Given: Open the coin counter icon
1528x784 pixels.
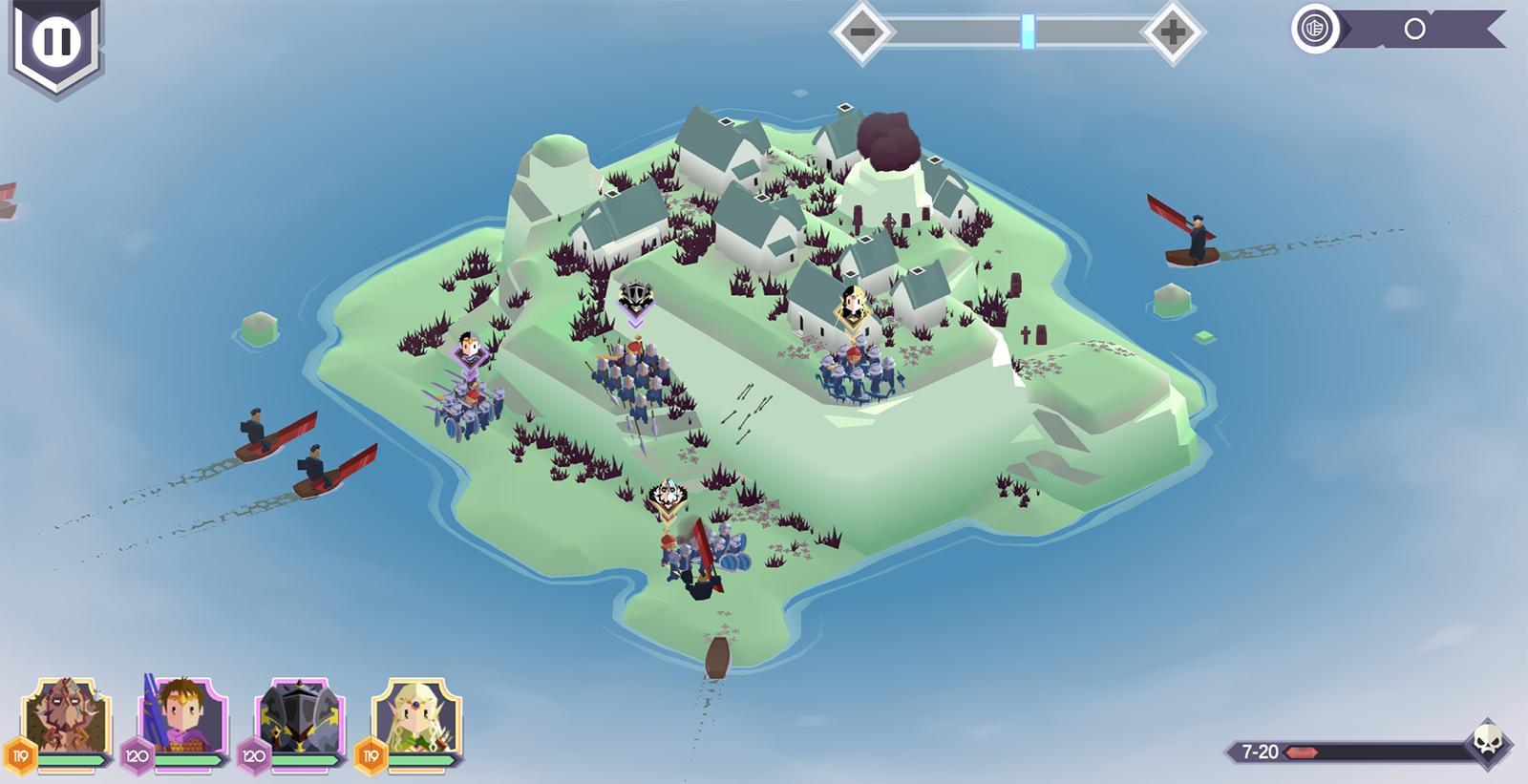Looking at the screenshot, I should pos(1315,30).
